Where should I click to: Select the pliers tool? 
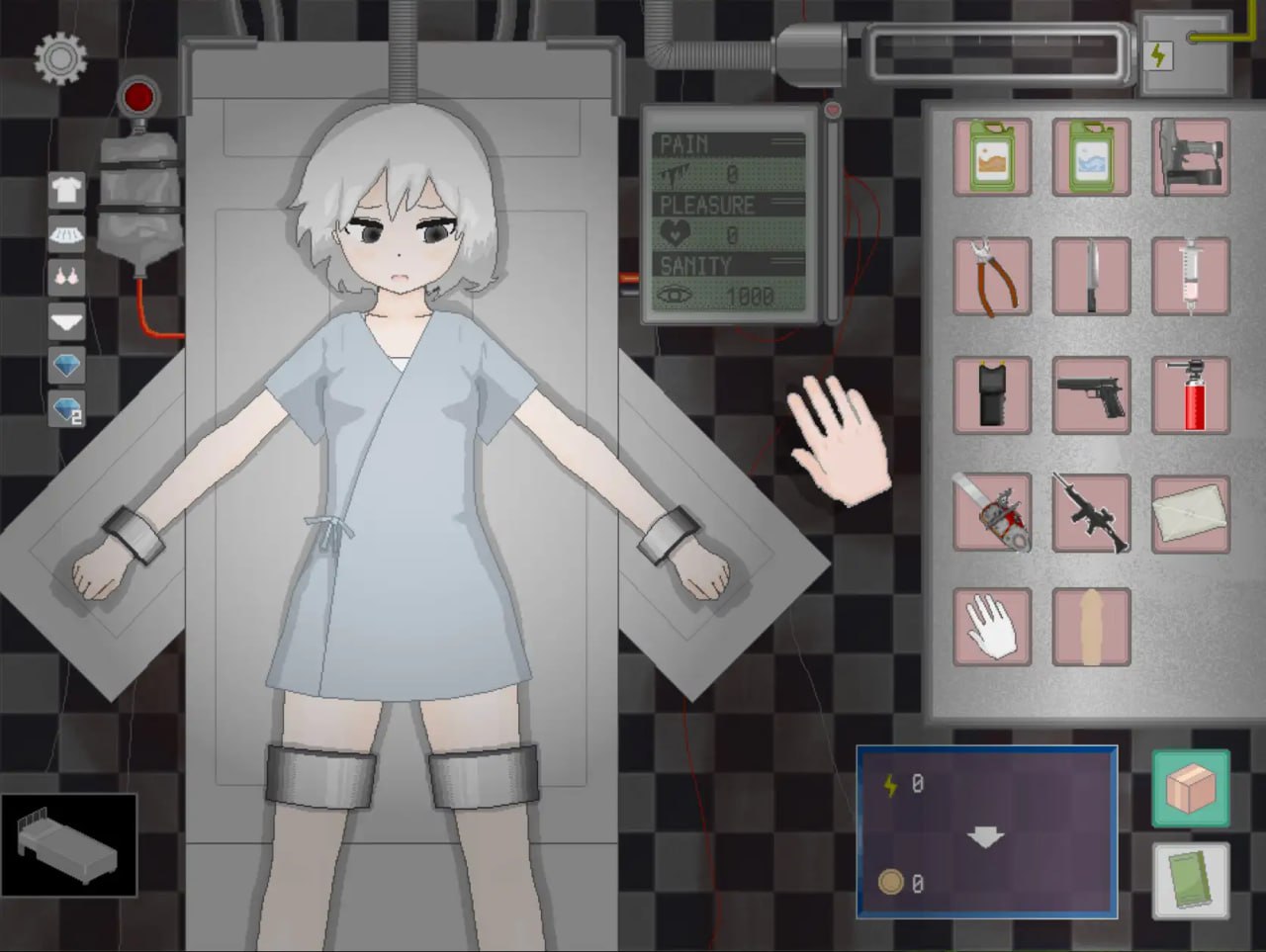(x=992, y=275)
